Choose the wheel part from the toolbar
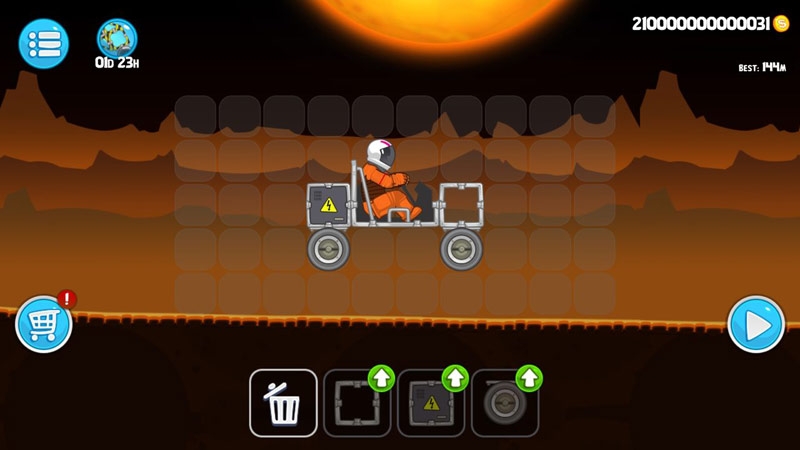Screen dimensions: 800x450 point(503,405)
